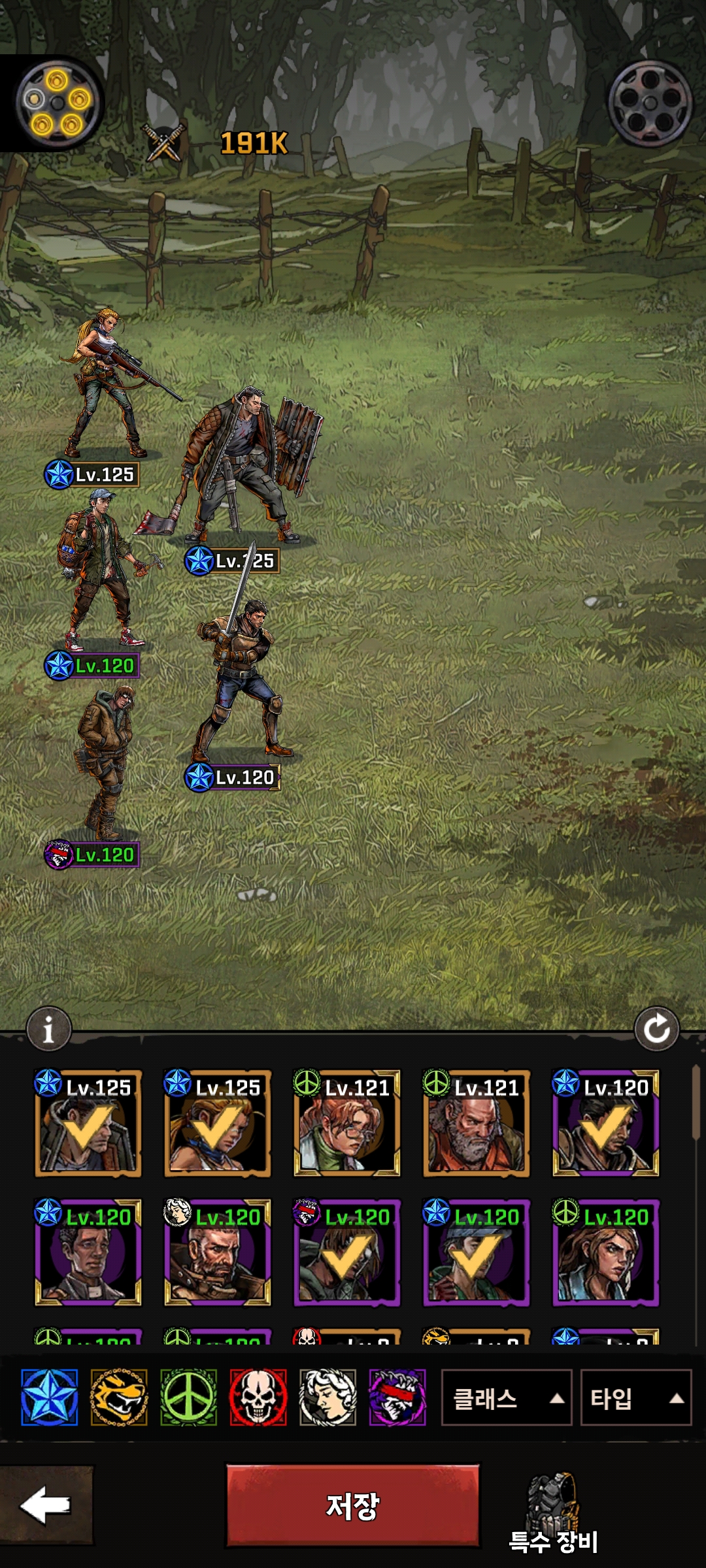The width and height of the screenshot is (706, 1568).
Task: Filter heroes by the blue star faction
Action: tap(50, 1397)
